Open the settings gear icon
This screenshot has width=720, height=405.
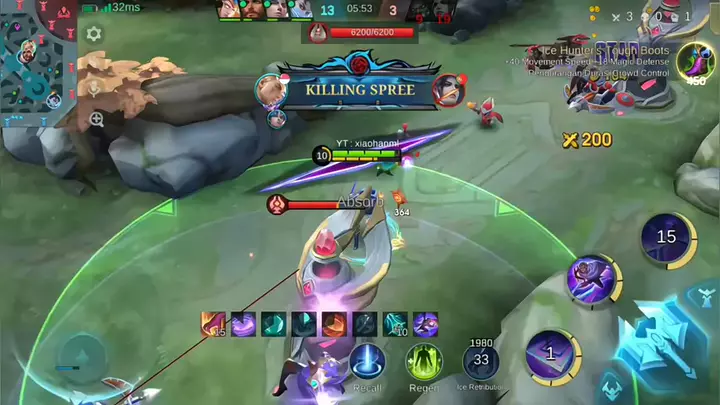94,34
